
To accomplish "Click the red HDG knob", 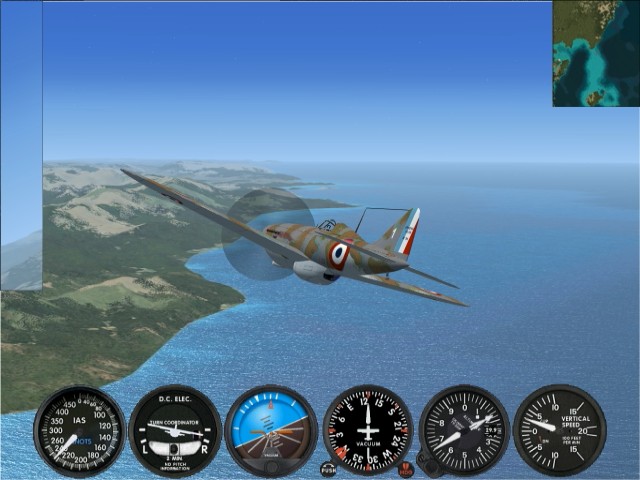I will tap(406, 468).
